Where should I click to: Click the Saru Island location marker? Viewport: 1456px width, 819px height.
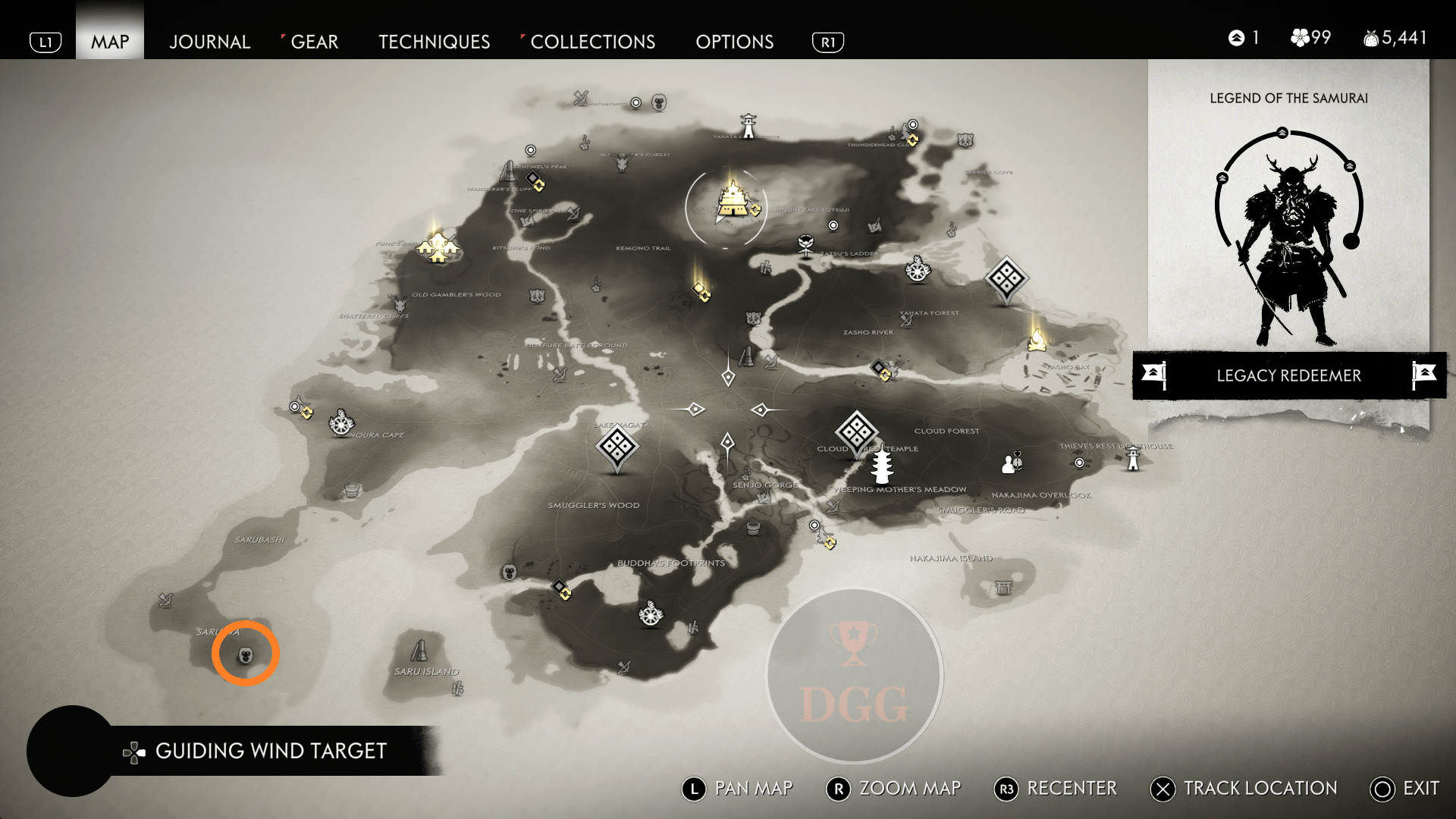[x=419, y=651]
